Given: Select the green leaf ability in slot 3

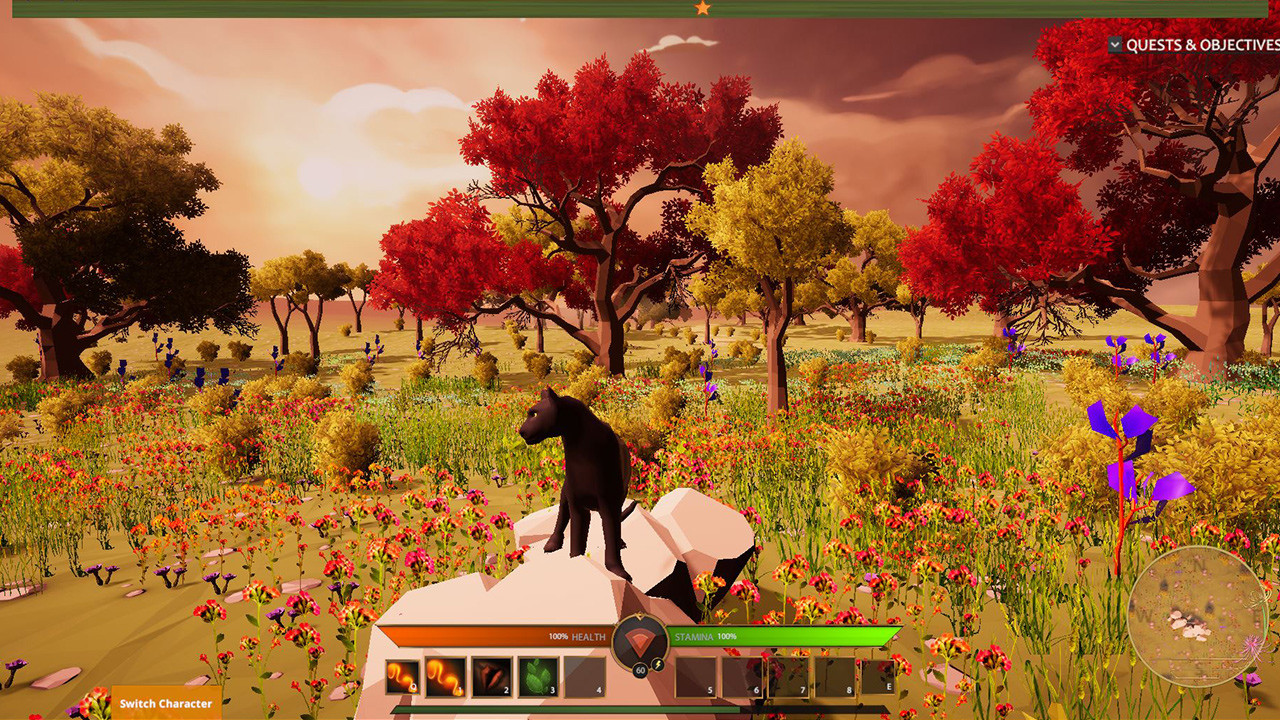Looking at the screenshot, I should (x=536, y=677).
